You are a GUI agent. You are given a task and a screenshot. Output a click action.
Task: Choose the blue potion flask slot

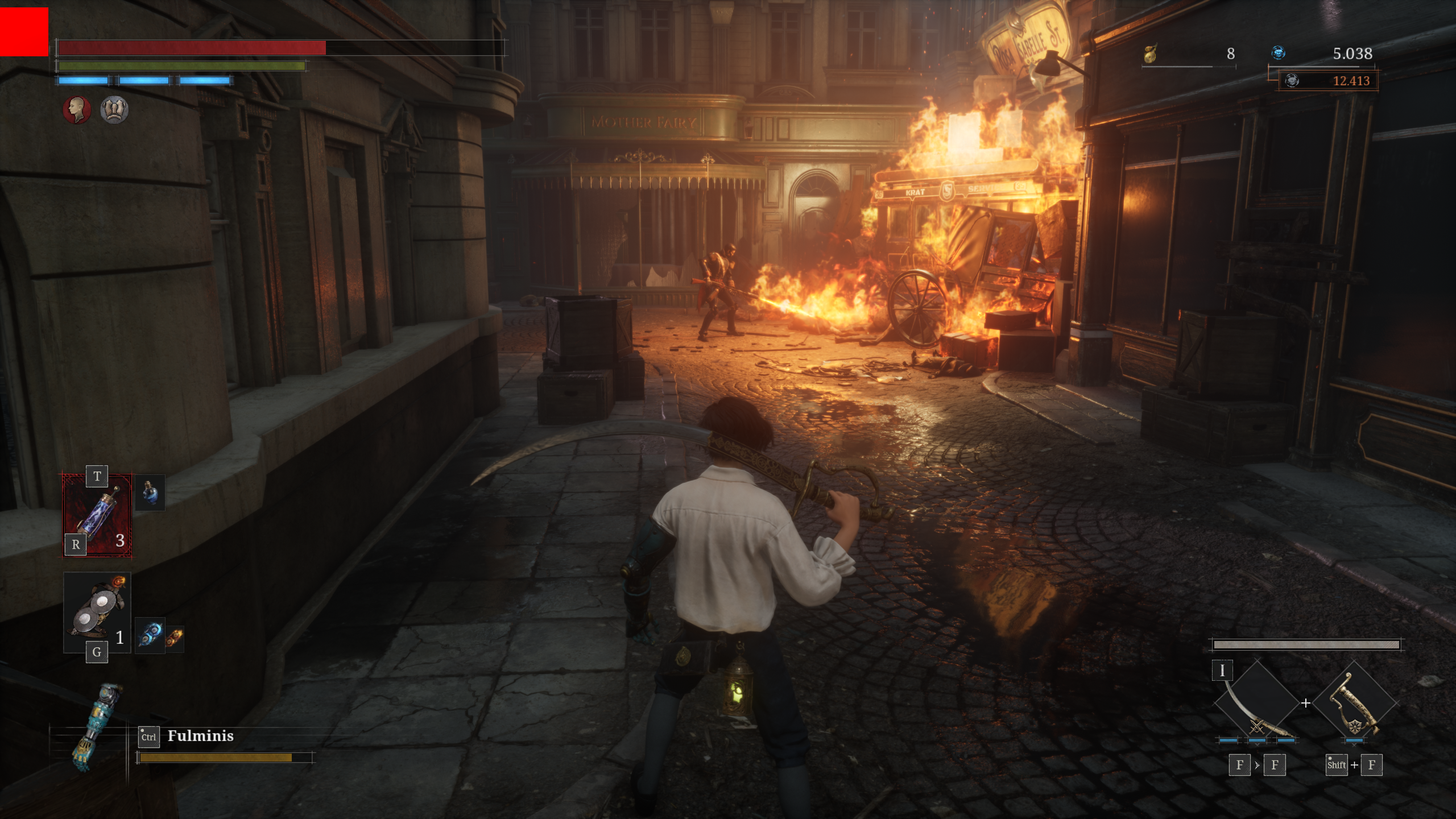(x=150, y=493)
